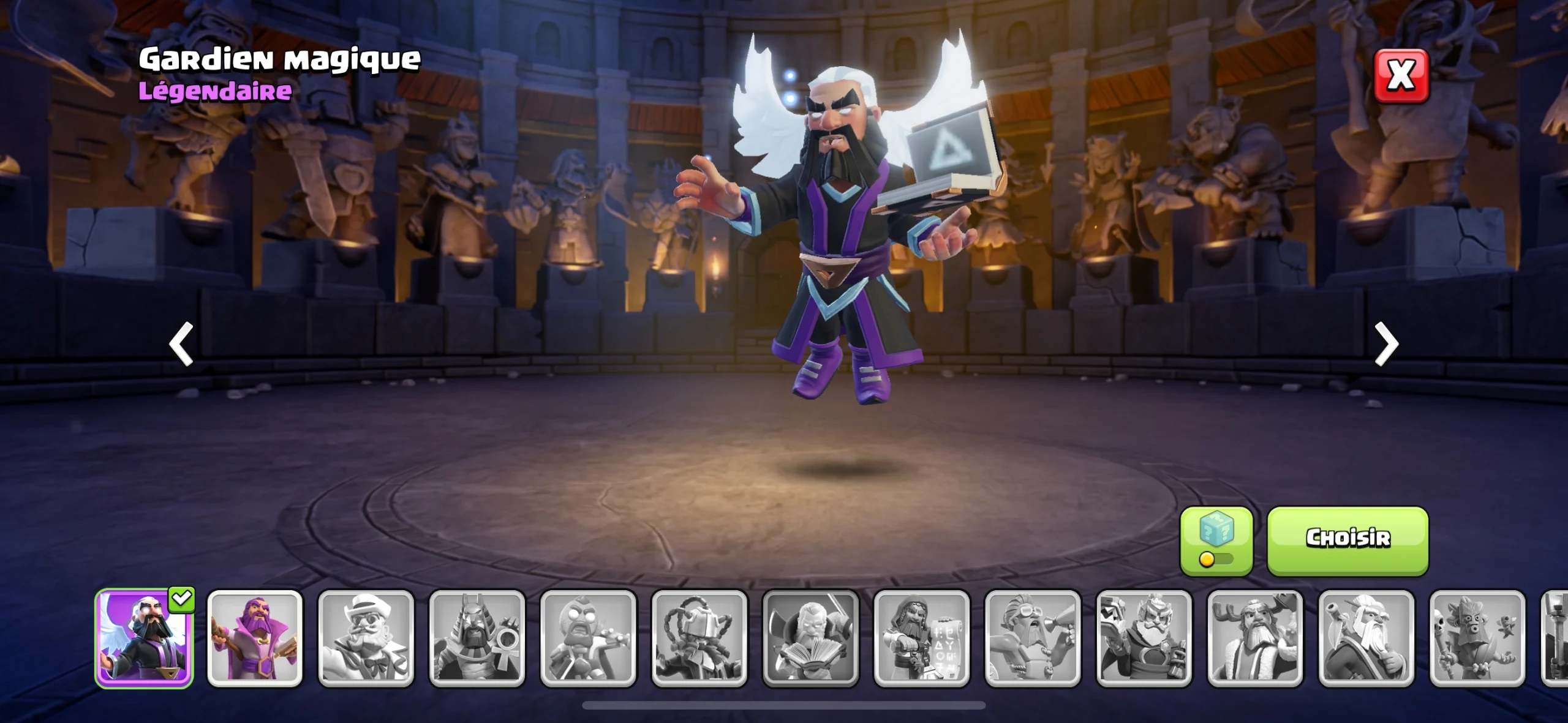This screenshot has height=723, width=1568.
Task: Open the mystery cube randomizer button
Action: 1216,540
